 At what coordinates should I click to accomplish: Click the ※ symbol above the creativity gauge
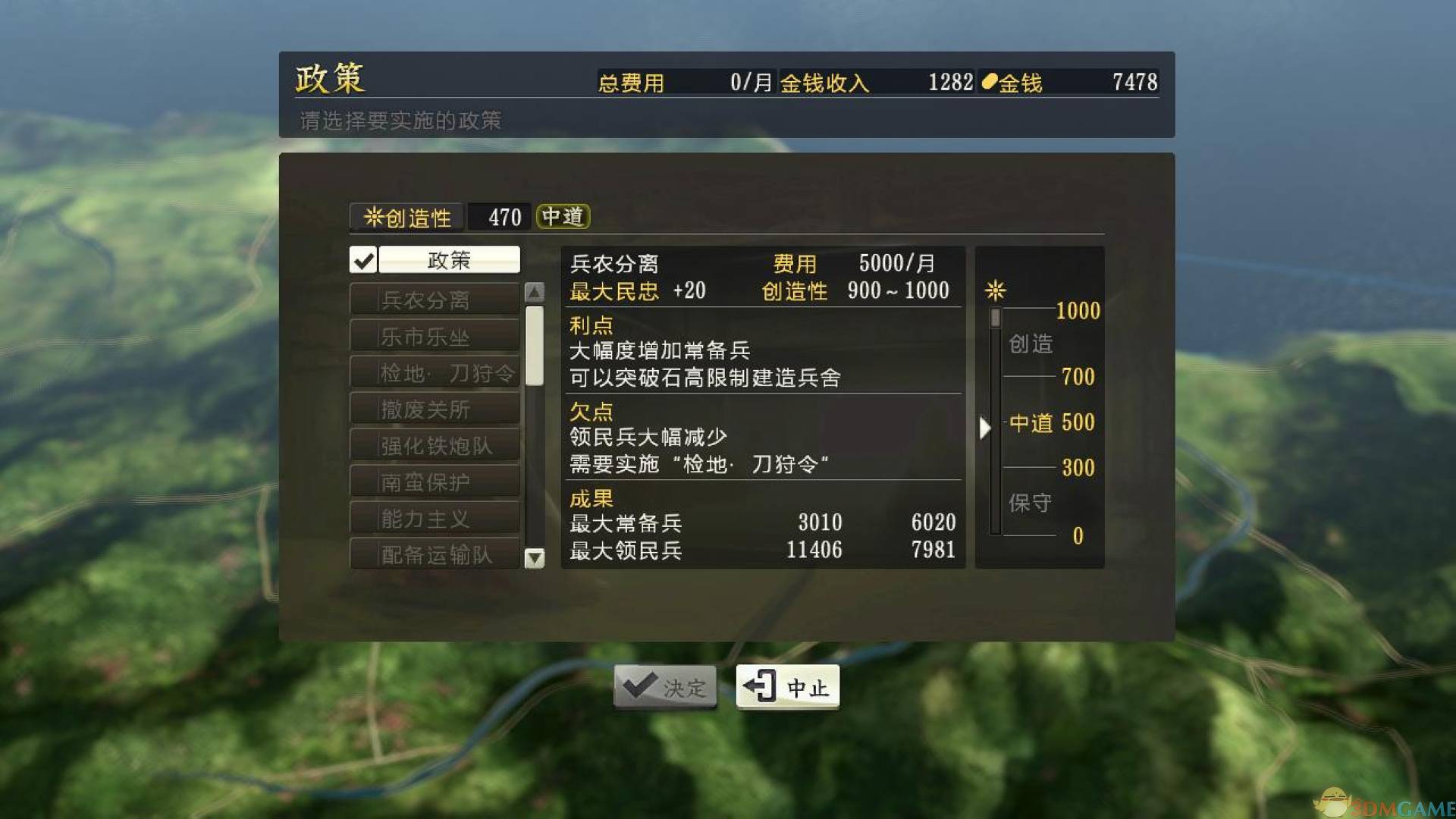point(994,290)
